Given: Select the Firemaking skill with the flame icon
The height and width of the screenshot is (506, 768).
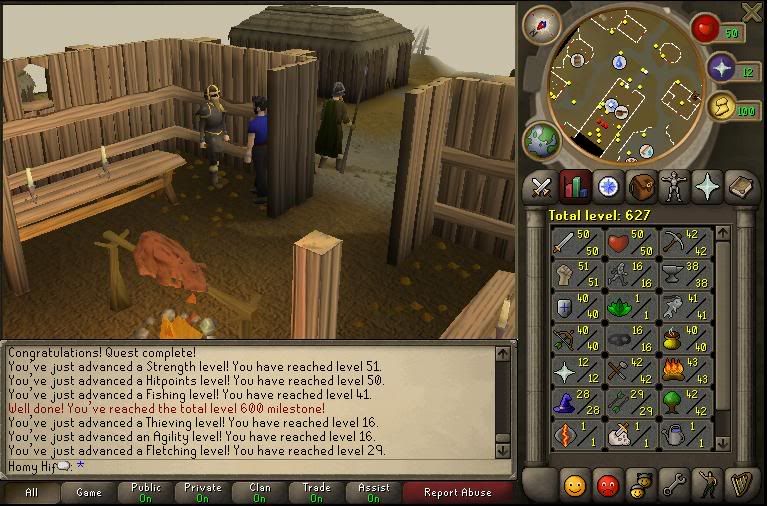Looking at the screenshot, I should click(687, 372).
